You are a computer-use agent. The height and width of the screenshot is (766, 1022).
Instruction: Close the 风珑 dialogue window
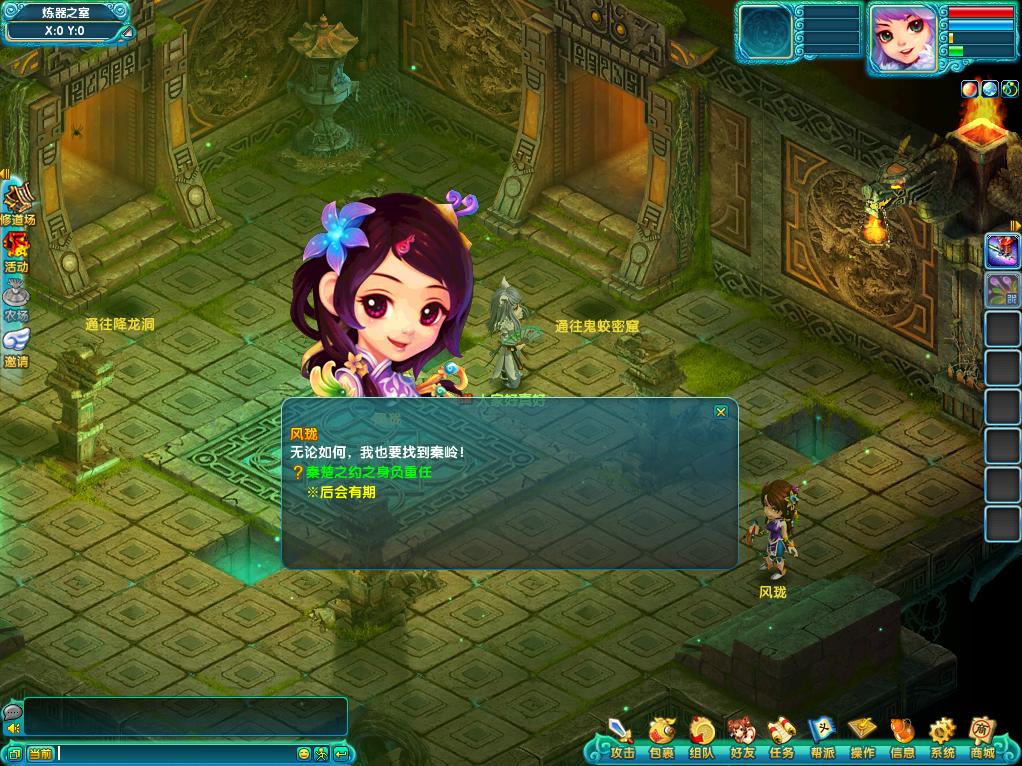coord(720,411)
